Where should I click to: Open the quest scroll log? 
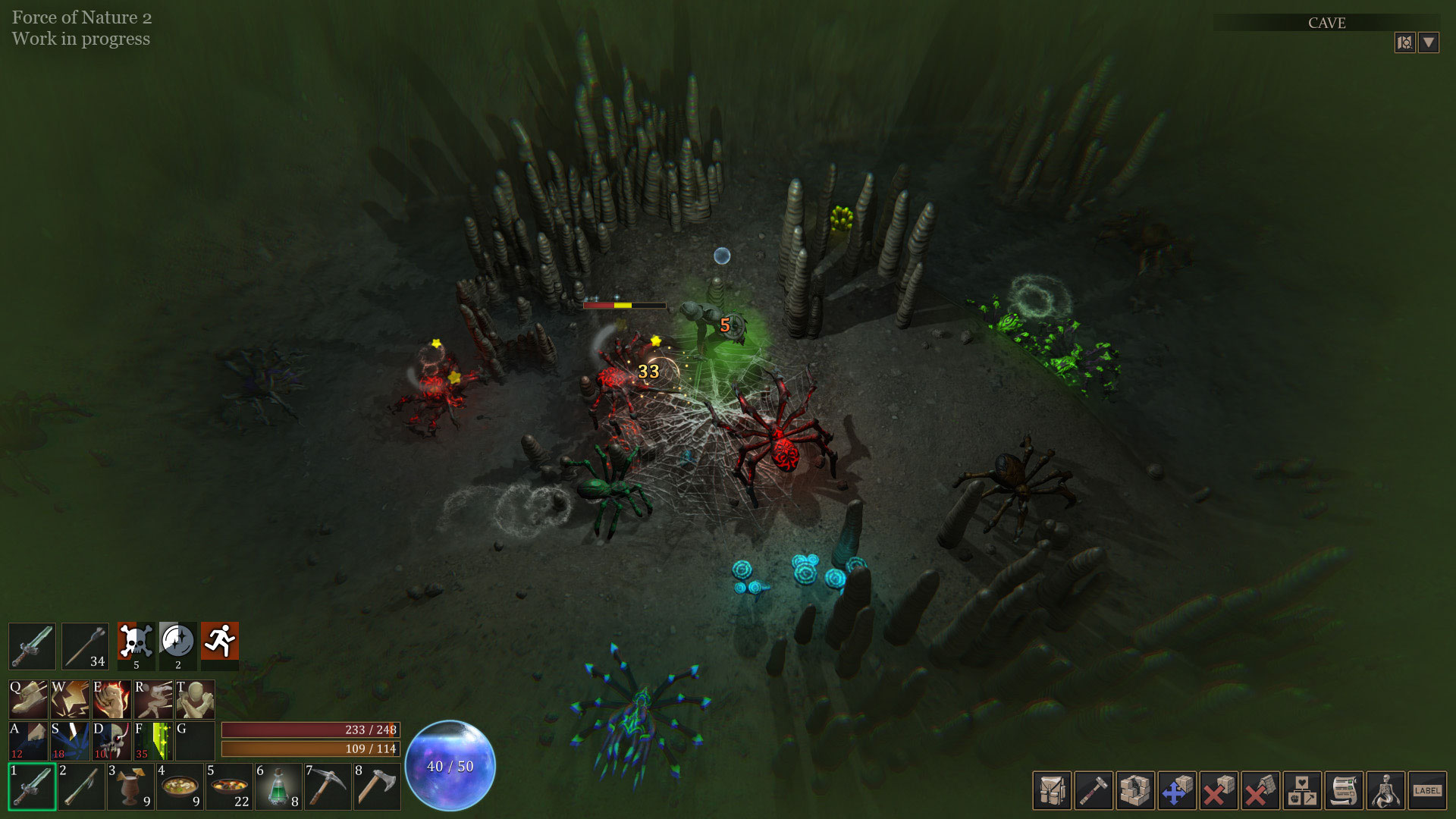tap(1344, 792)
